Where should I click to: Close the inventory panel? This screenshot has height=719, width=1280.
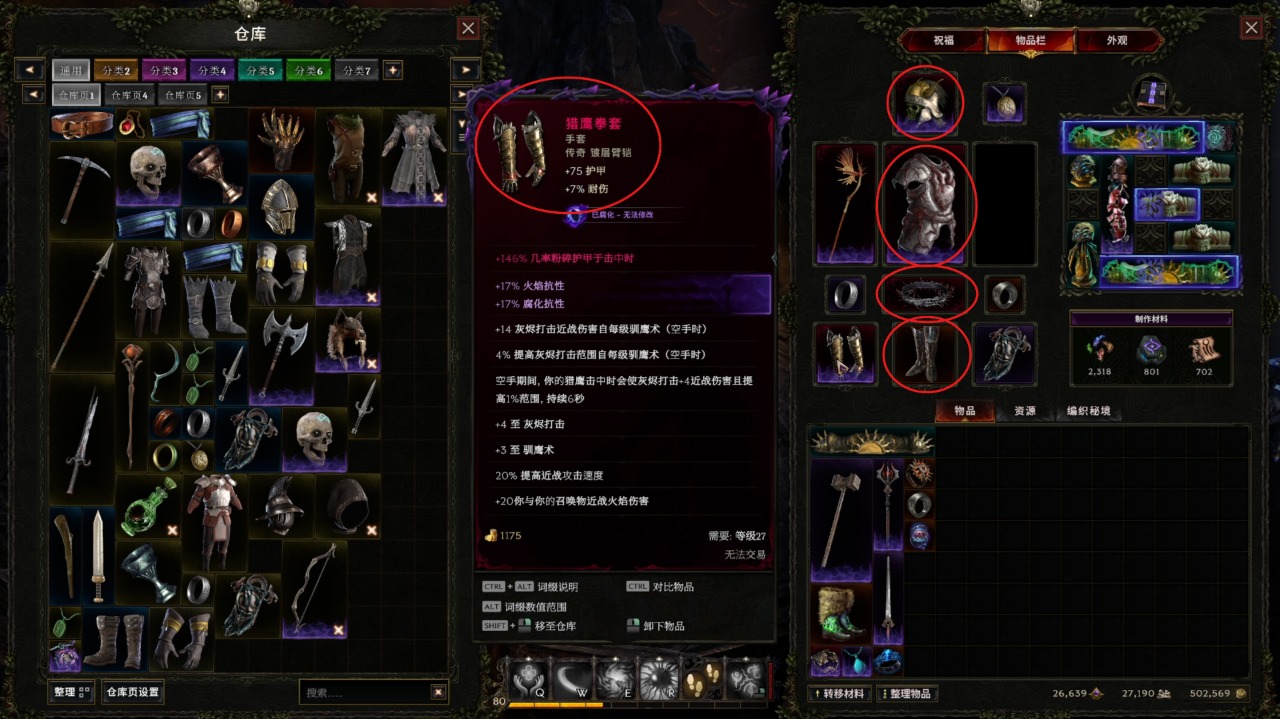(x=1250, y=28)
